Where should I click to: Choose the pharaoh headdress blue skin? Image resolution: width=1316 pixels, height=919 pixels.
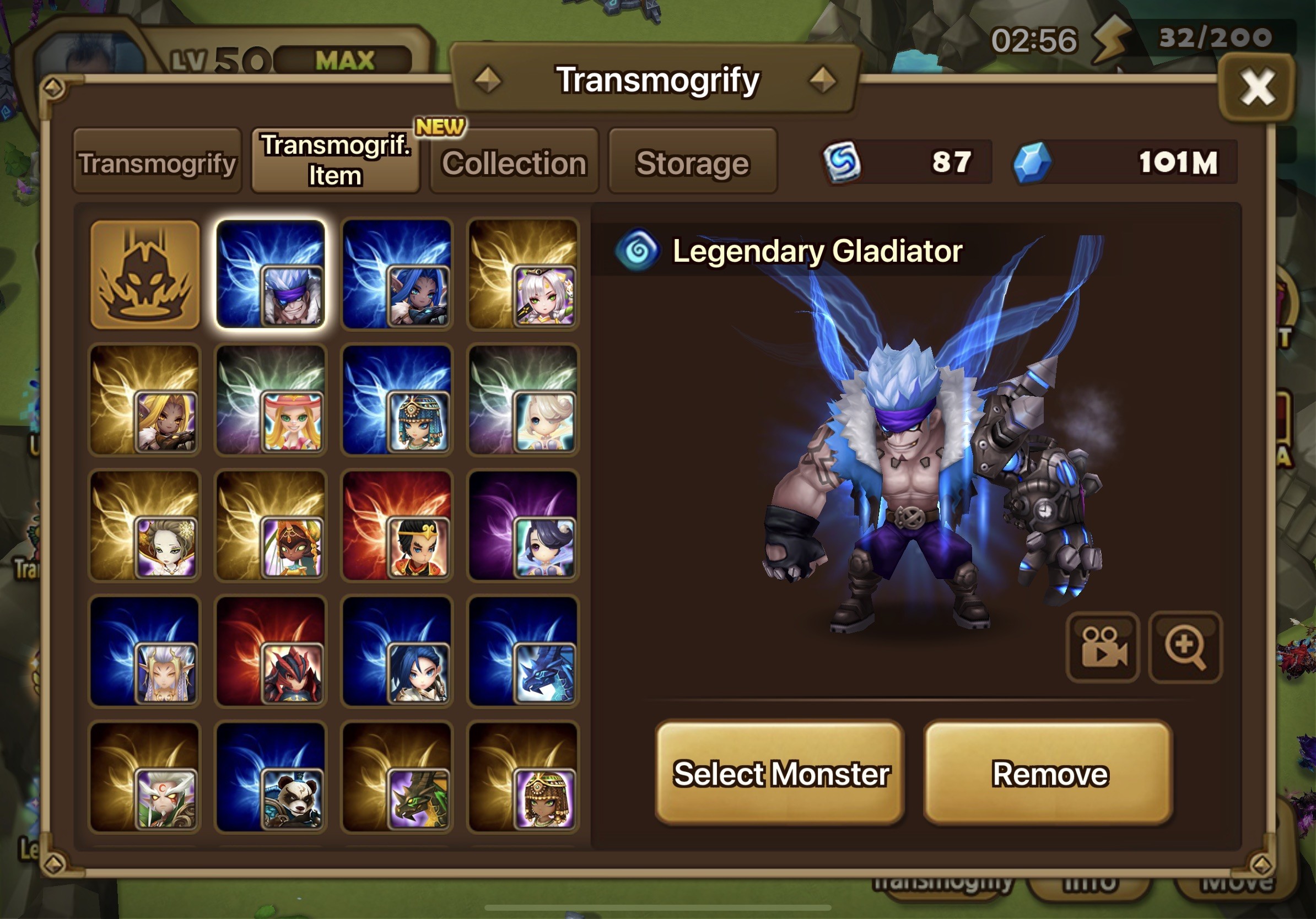coord(397,400)
